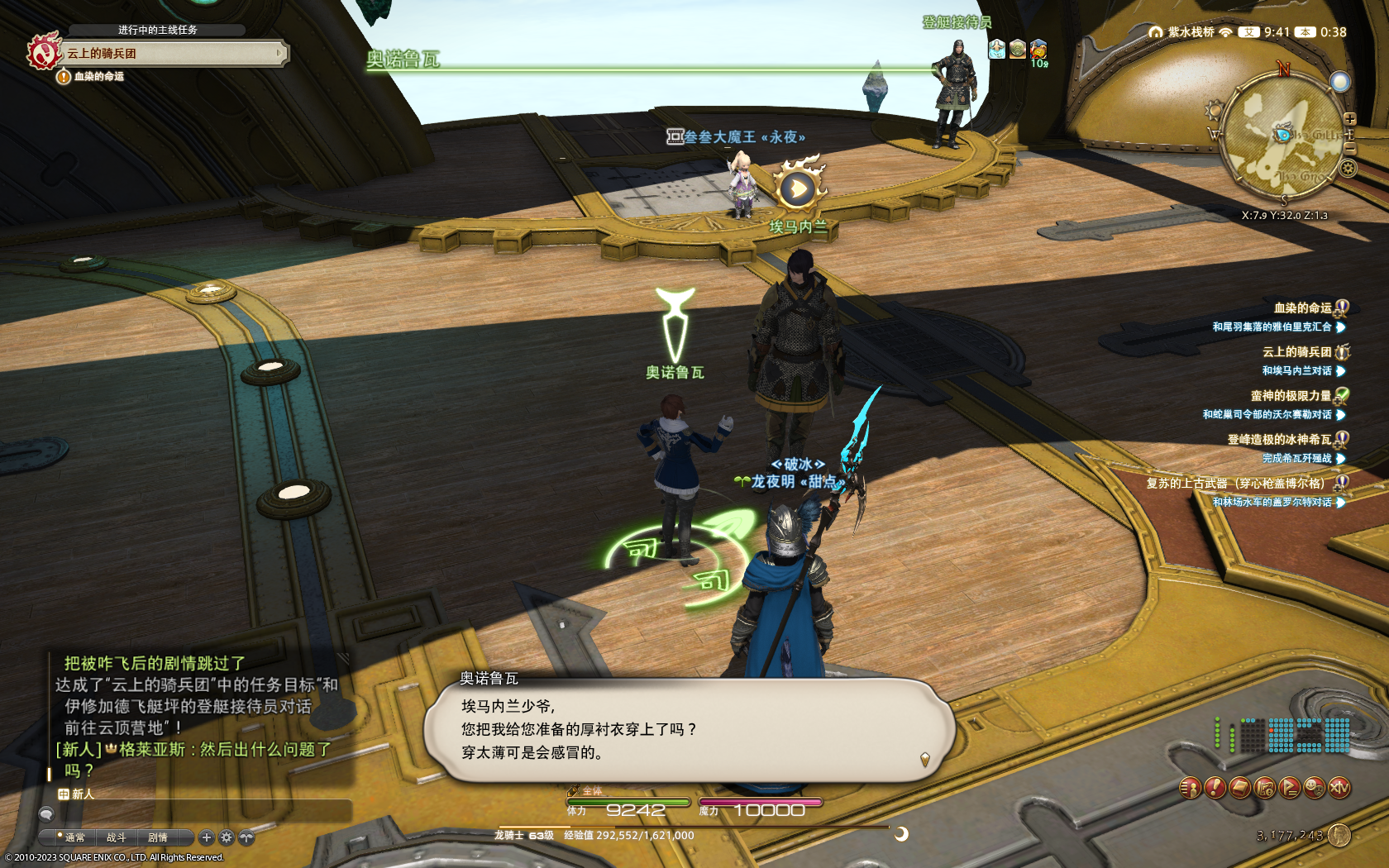The height and width of the screenshot is (868, 1389).
Task: Zoom in the minimap
Action: point(1349,119)
